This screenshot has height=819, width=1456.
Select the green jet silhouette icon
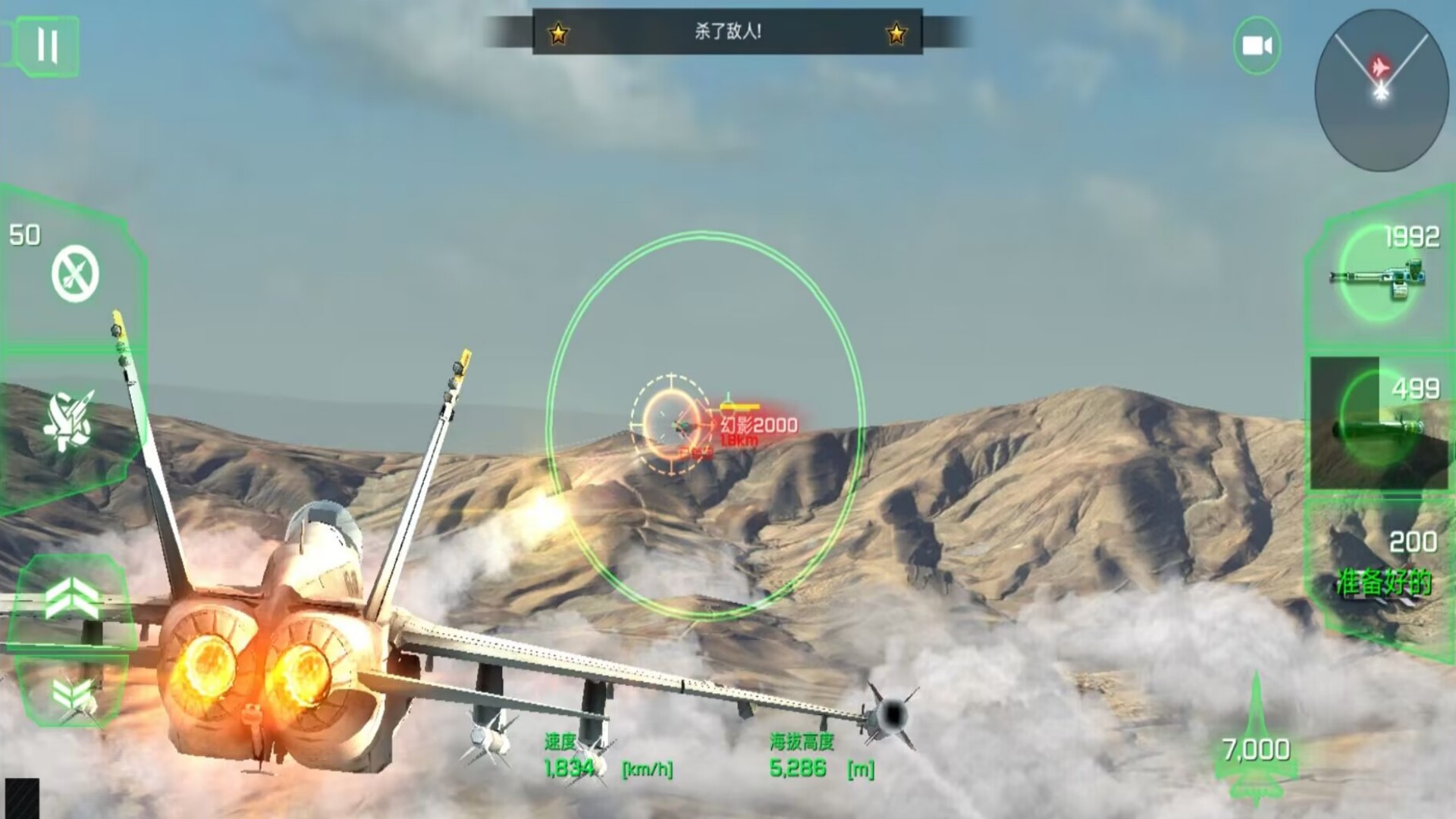click(x=1256, y=739)
